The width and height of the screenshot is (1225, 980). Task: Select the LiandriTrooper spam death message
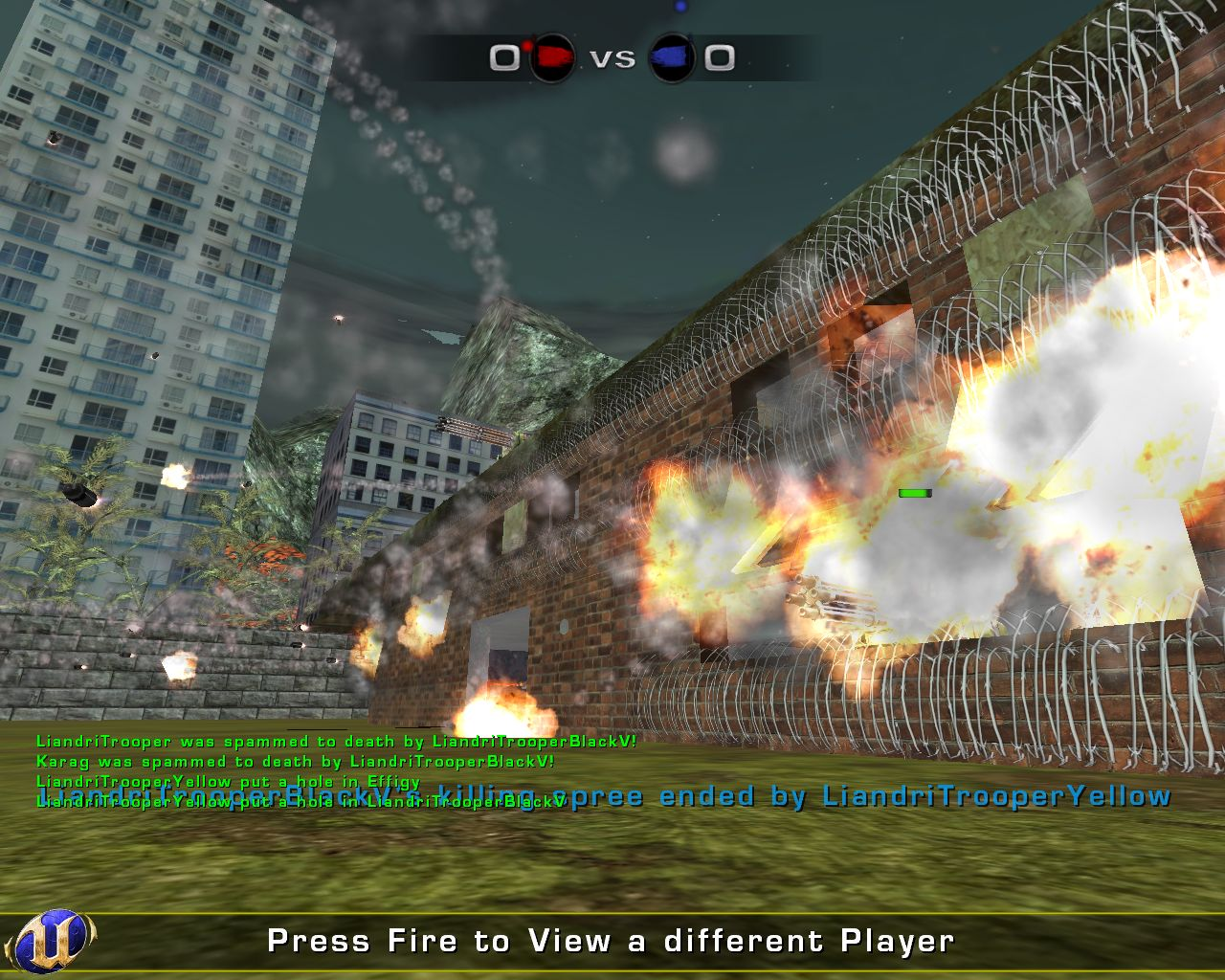337,741
